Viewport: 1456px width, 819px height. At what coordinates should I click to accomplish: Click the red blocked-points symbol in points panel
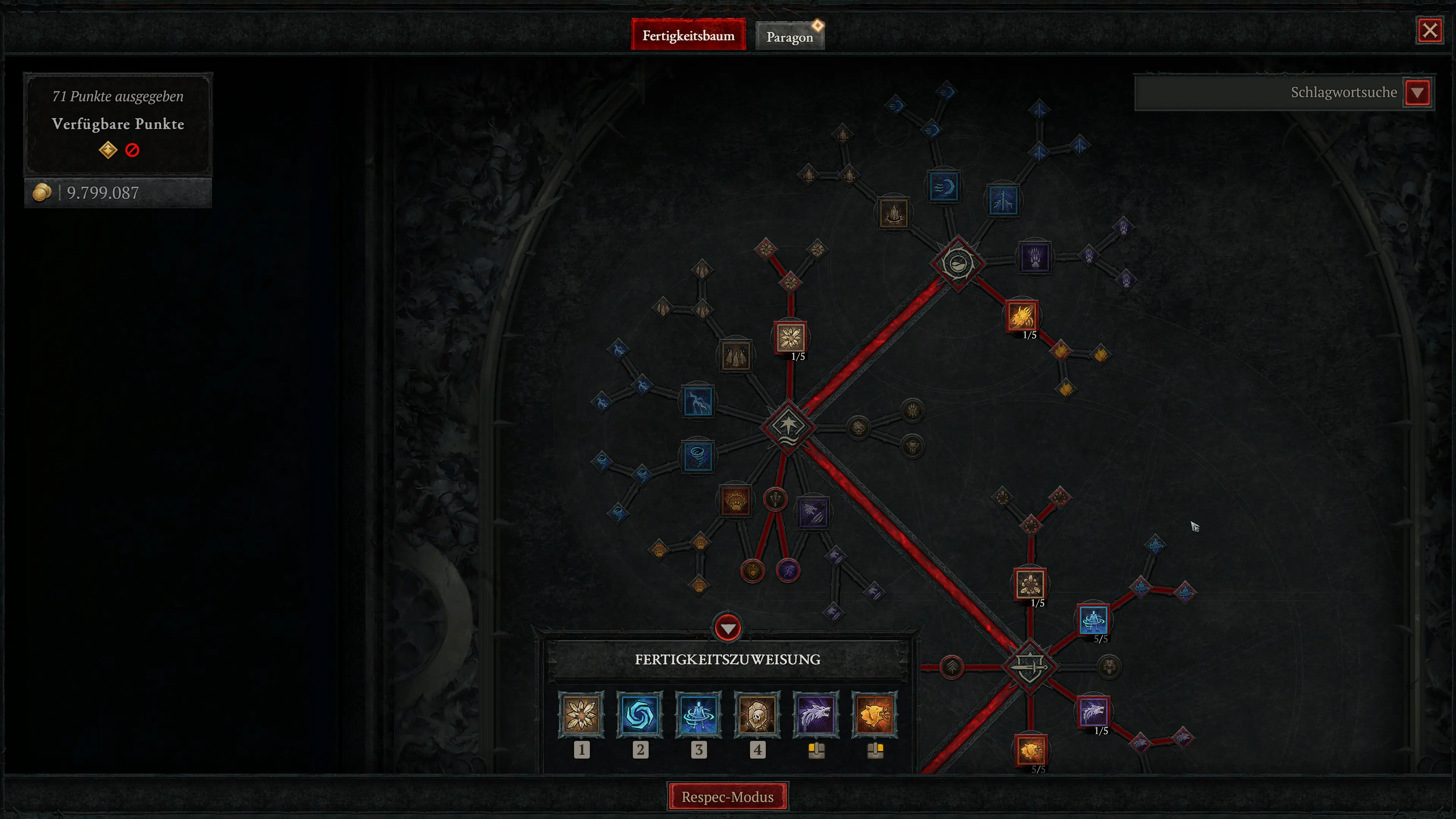click(x=132, y=149)
